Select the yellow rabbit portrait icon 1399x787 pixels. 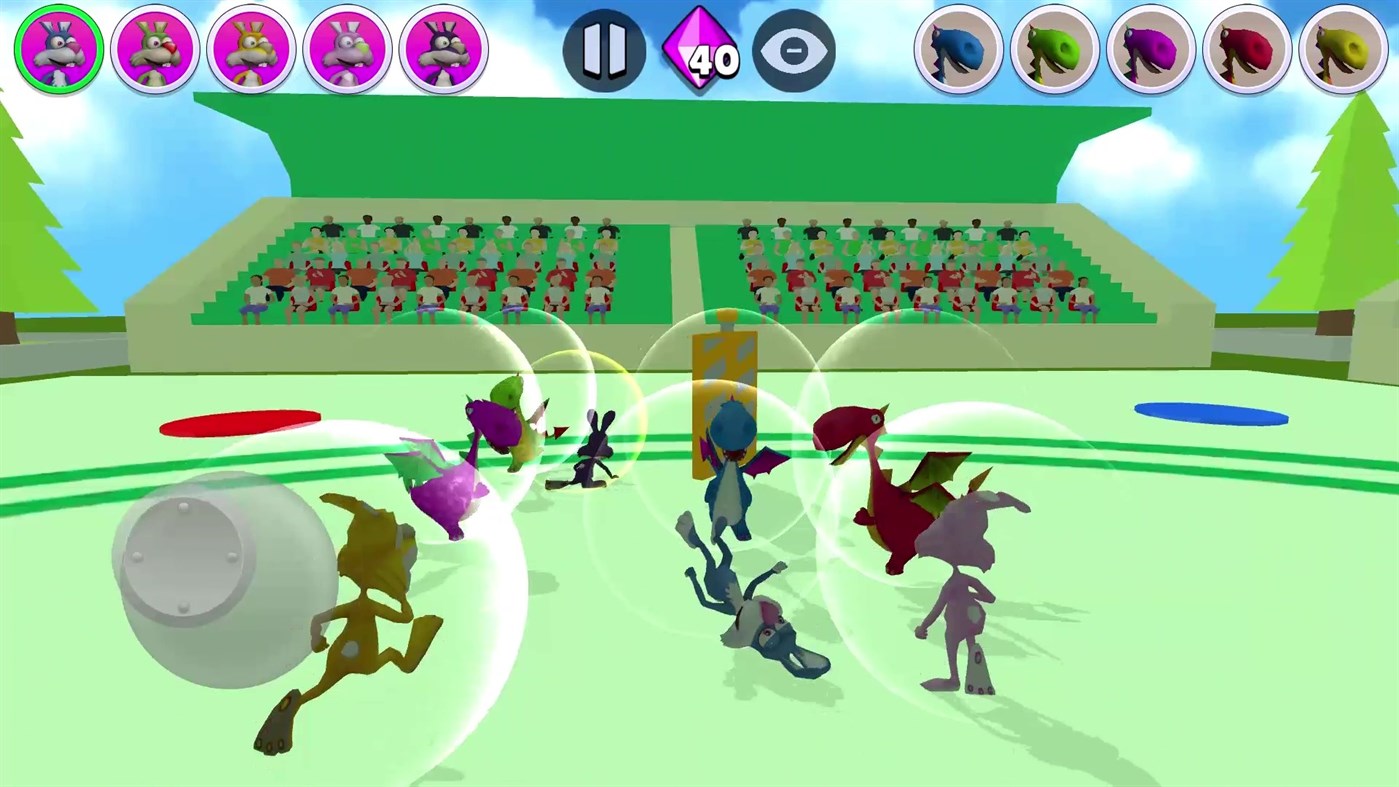[x=251, y=48]
